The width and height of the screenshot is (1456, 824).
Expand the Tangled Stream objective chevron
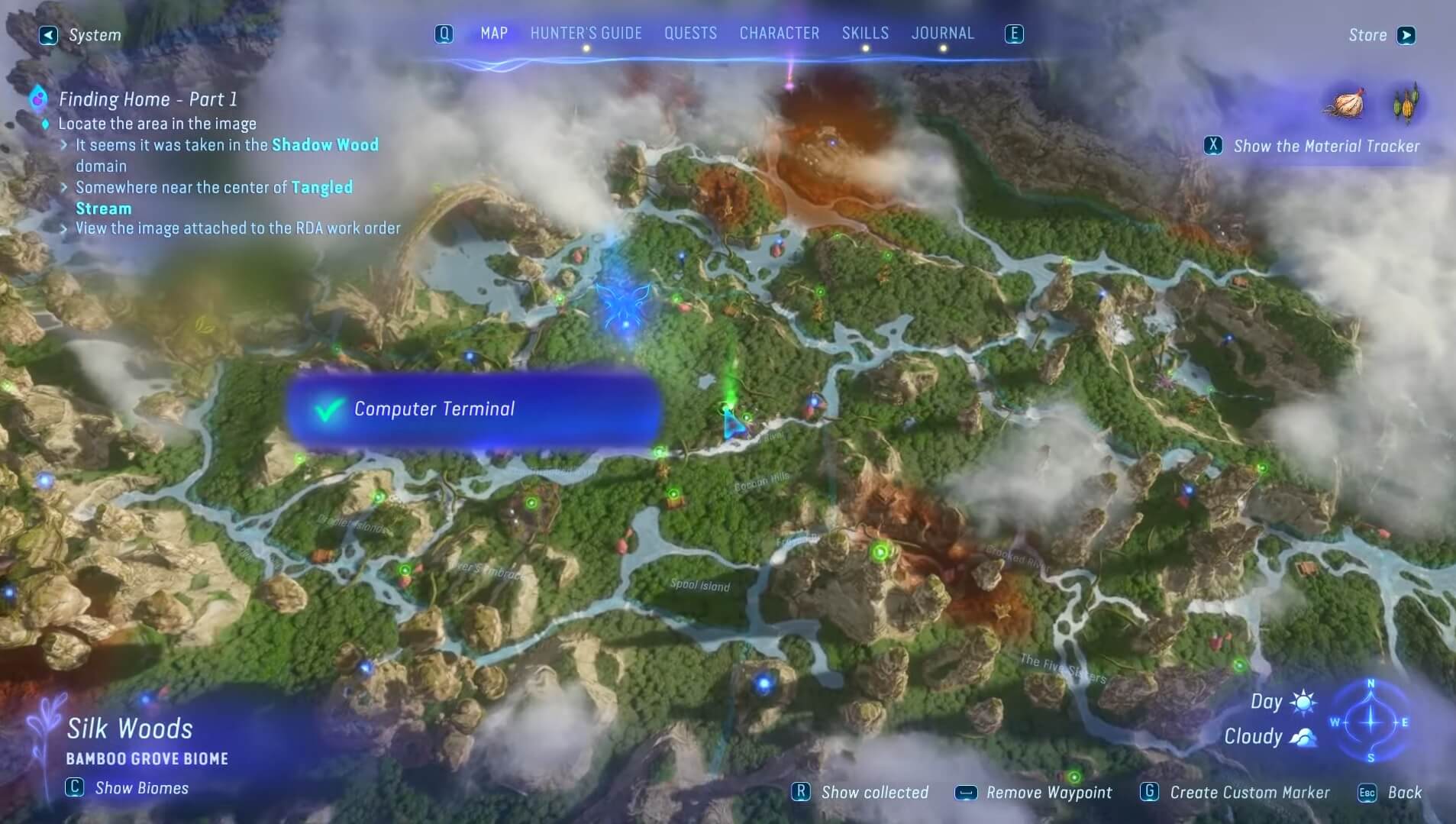point(63,187)
